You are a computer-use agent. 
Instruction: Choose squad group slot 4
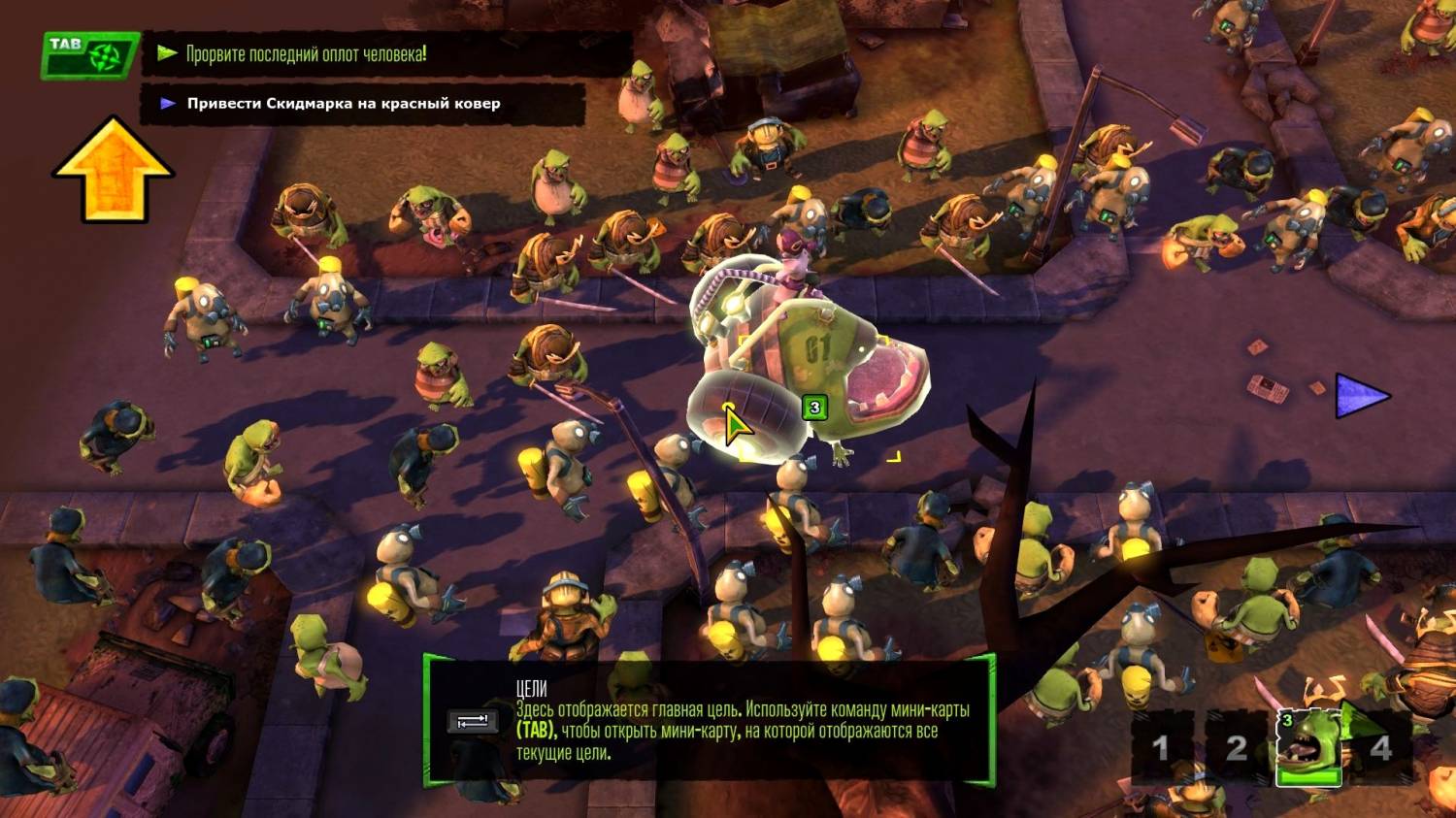(1381, 748)
